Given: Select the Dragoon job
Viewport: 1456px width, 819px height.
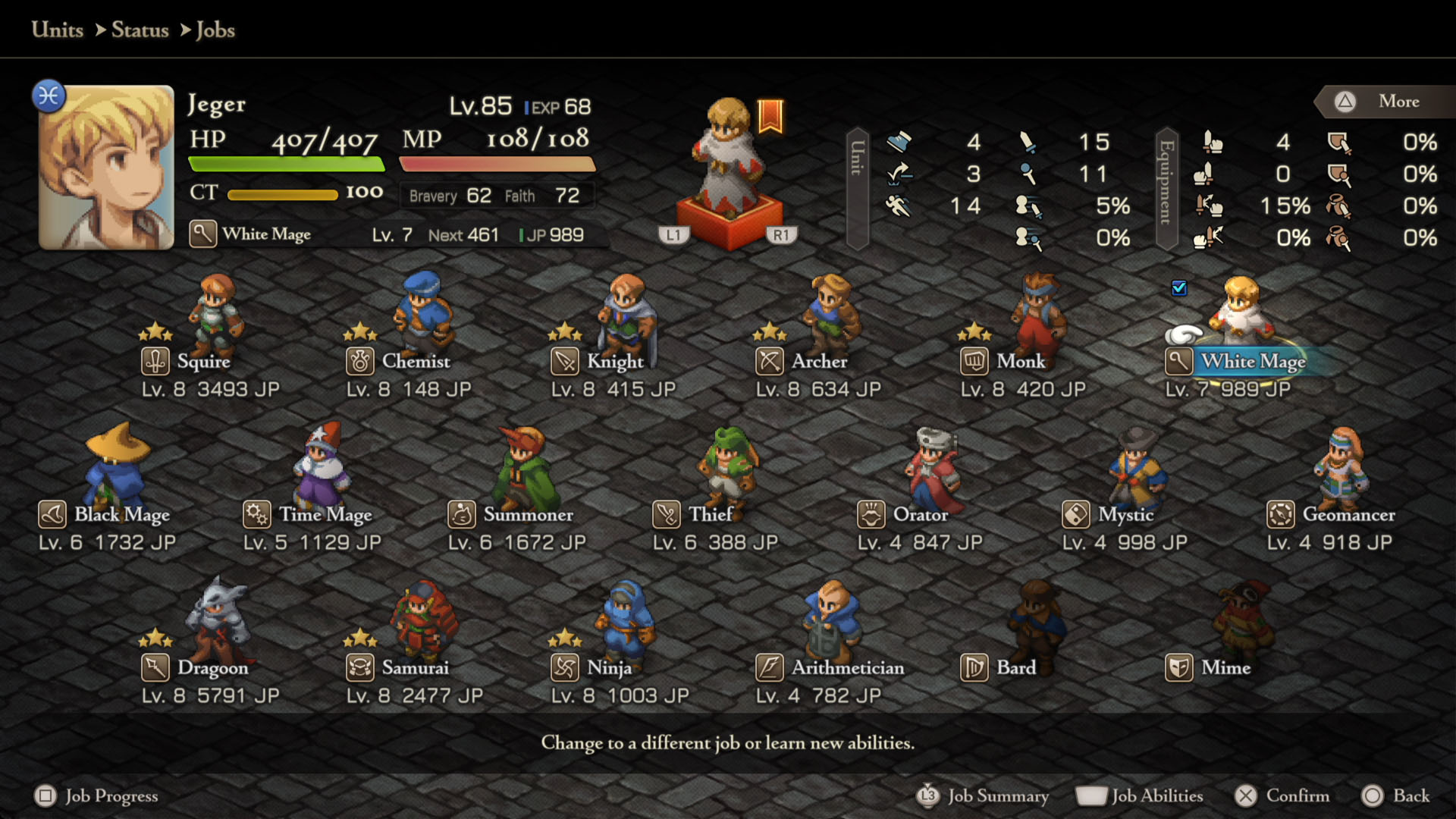Looking at the screenshot, I should coord(212,668).
